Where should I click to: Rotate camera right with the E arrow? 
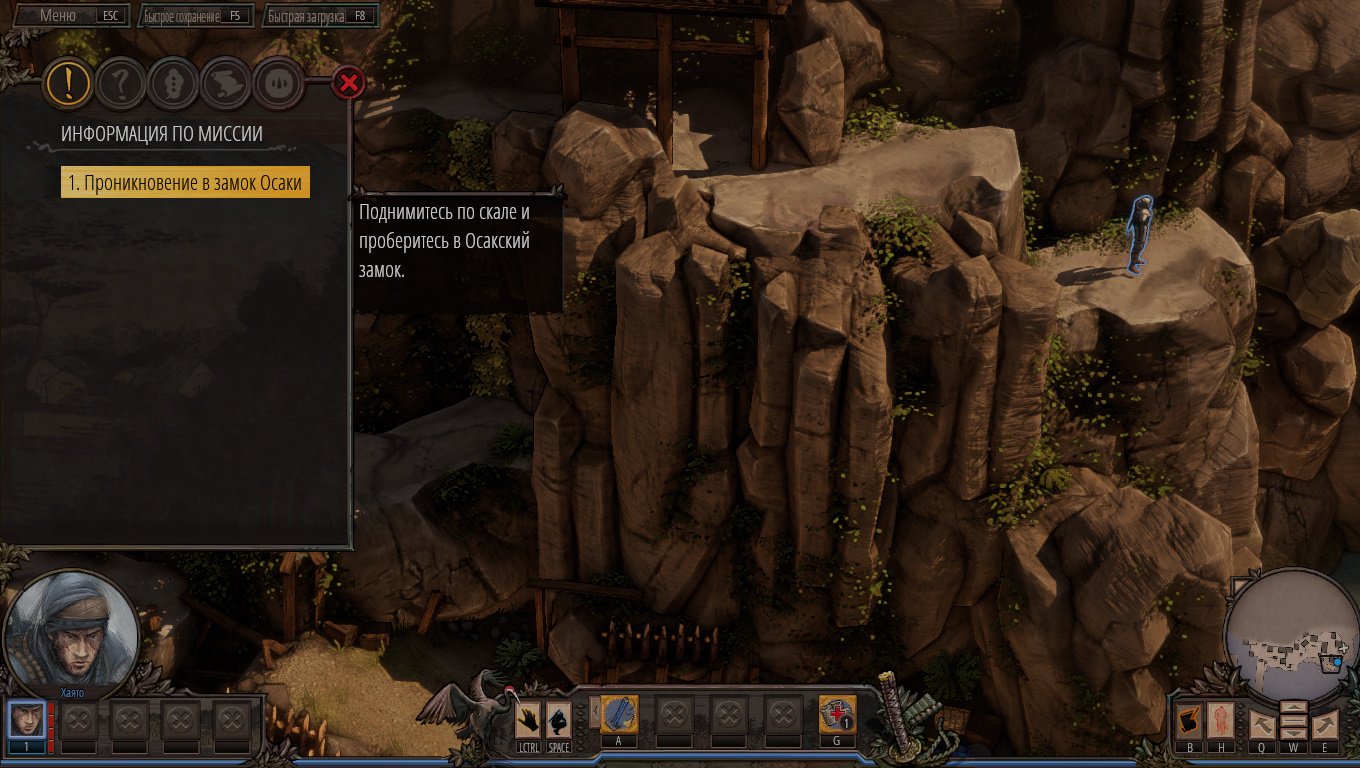pyautogui.click(x=1325, y=723)
